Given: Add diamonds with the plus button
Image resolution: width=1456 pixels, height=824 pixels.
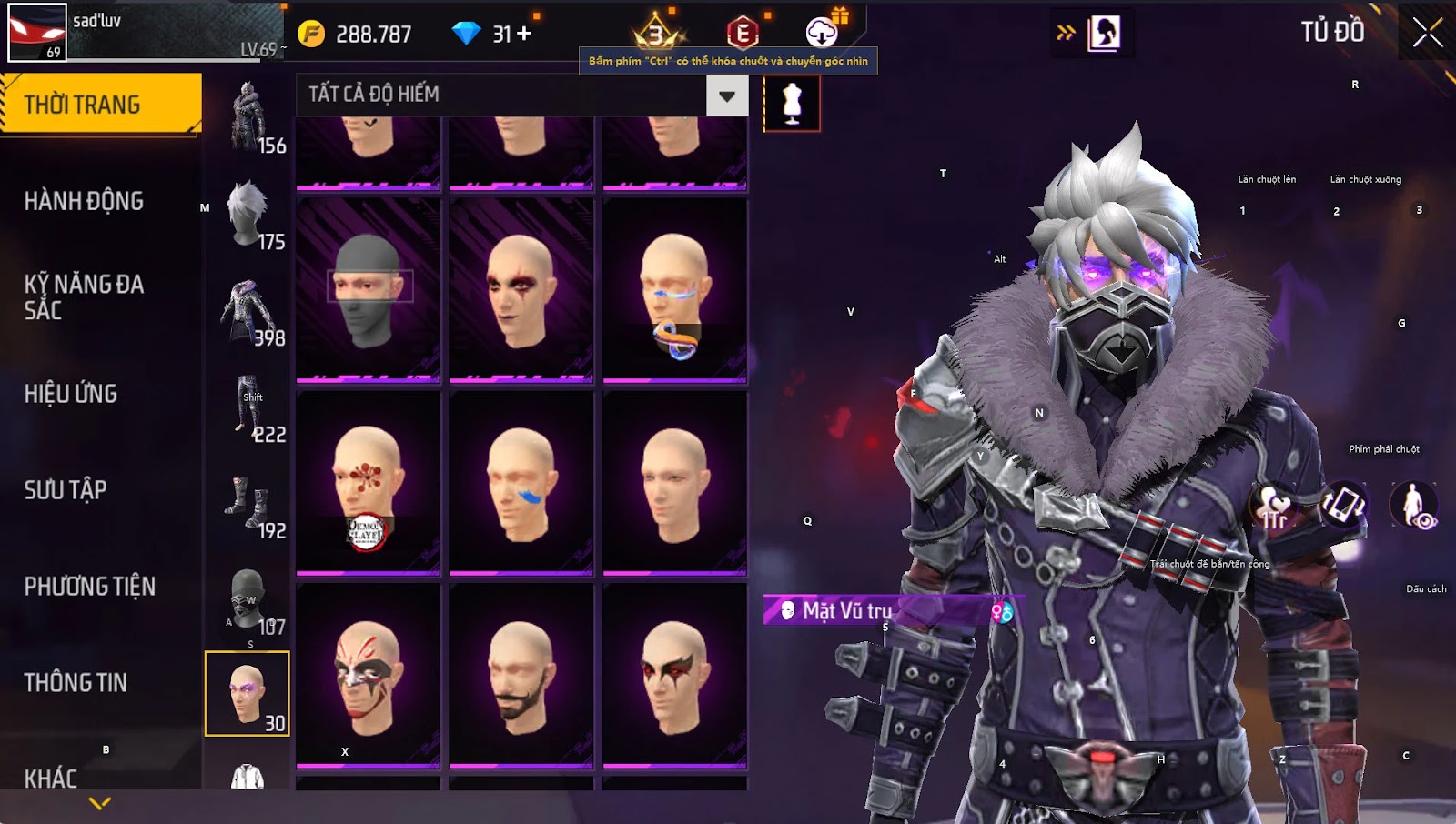Looking at the screenshot, I should 524,34.
